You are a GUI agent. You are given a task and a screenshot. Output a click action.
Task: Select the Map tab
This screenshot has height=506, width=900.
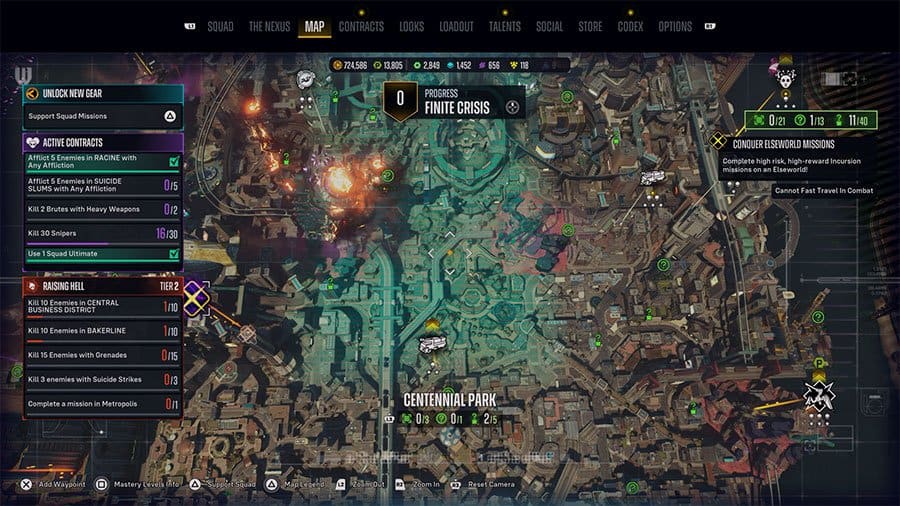[314, 26]
